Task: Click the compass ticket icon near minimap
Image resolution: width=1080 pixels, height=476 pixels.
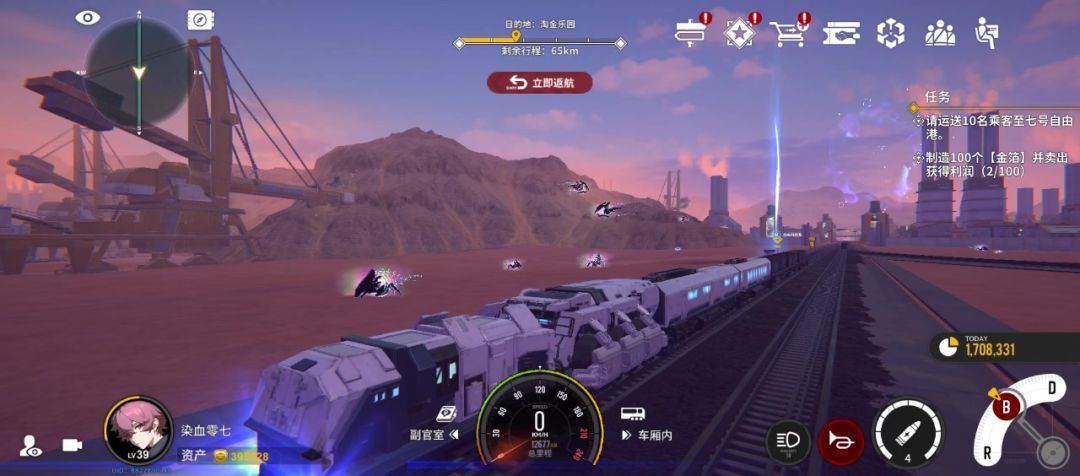Action: point(200,19)
